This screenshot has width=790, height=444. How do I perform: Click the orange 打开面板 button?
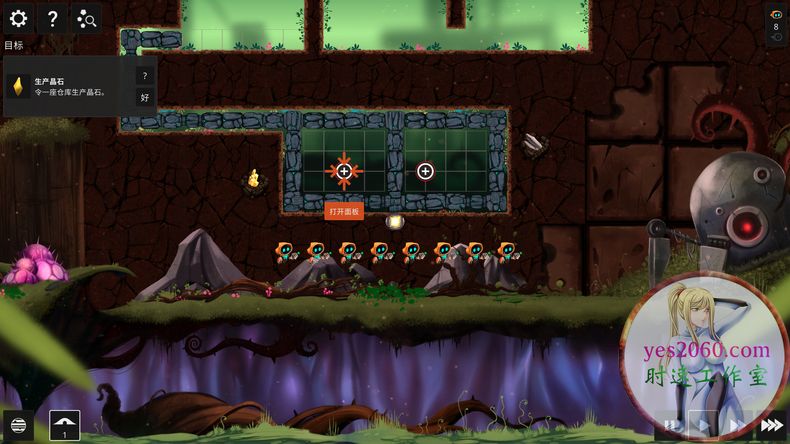click(343, 210)
